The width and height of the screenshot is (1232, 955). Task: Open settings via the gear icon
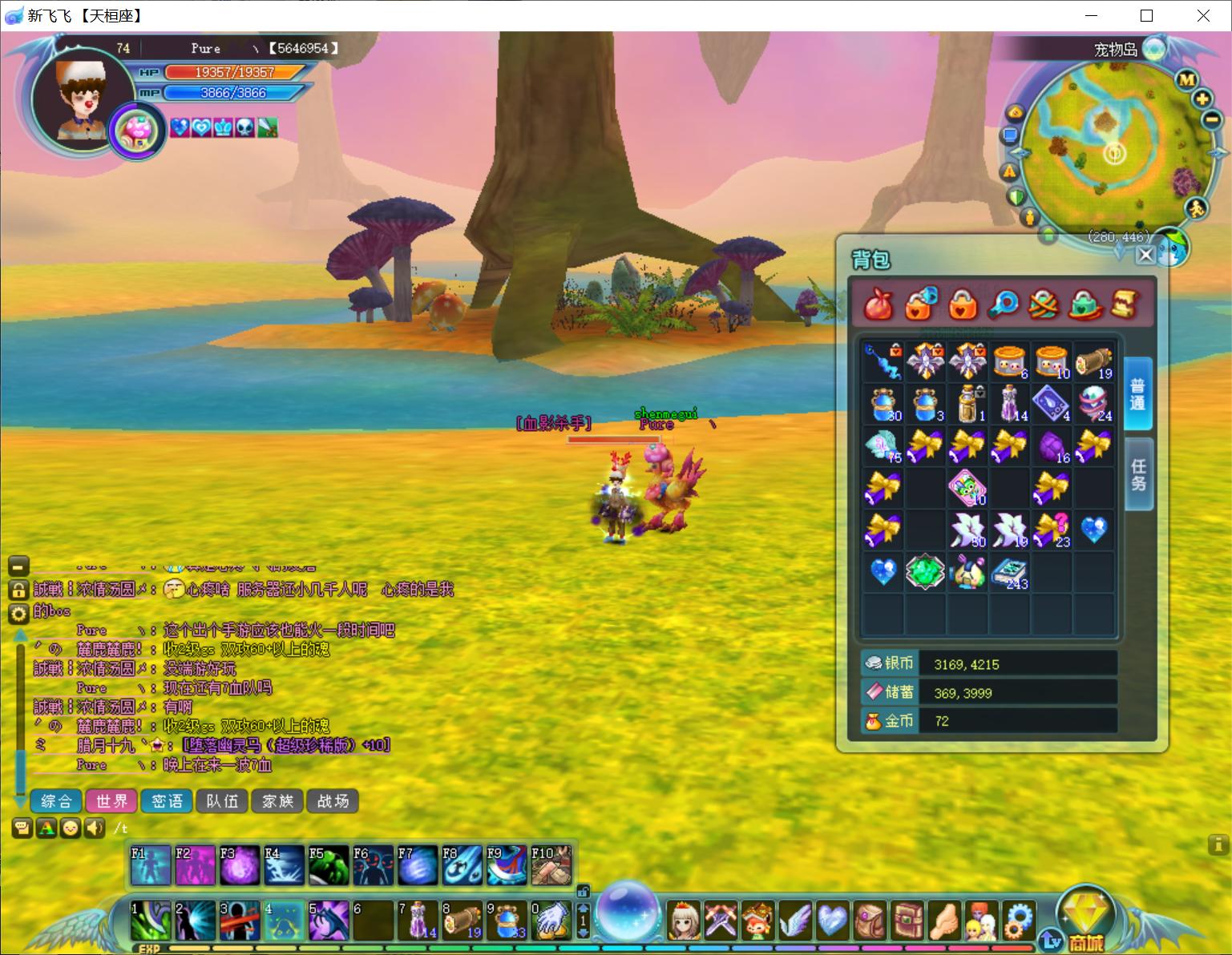[1018, 921]
